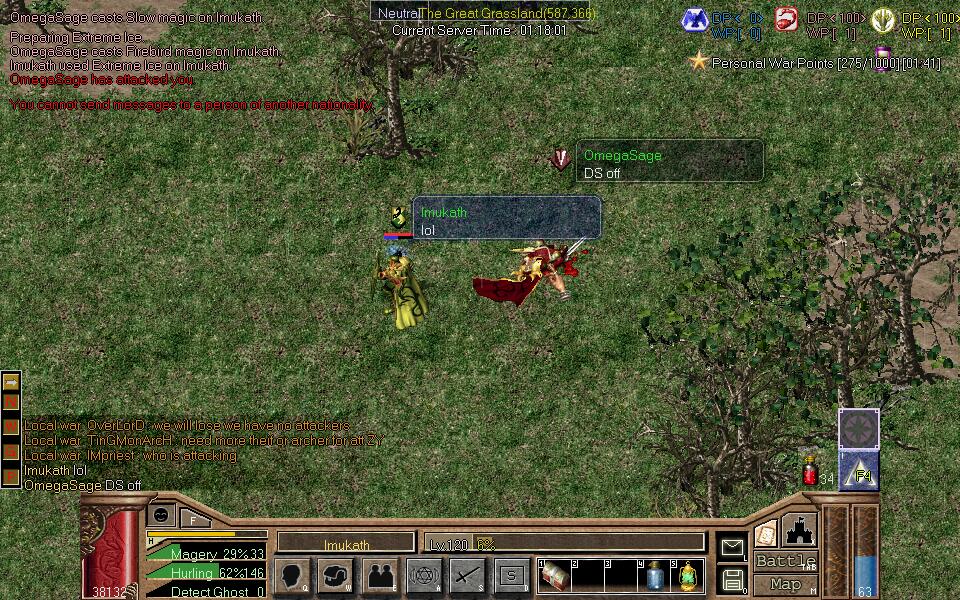Click the crossed sword skill button
Image resolution: width=960 pixels, height=600 pixels.
click(x=468, y=576)
